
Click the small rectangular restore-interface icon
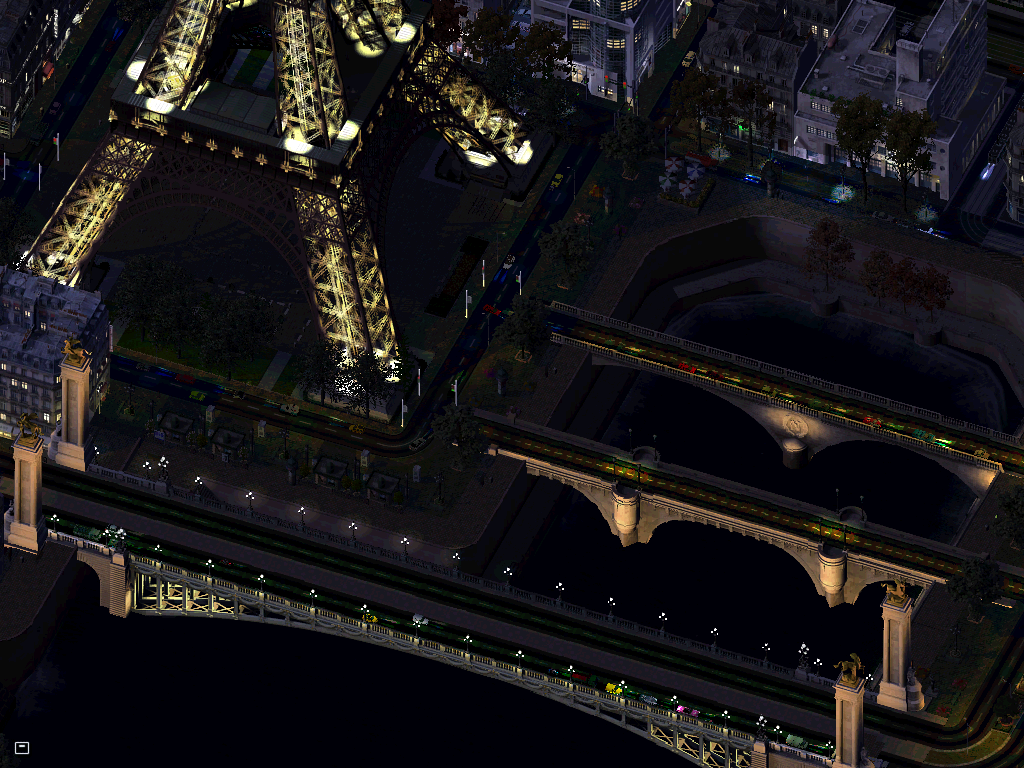pyautogui.click(x=22, y=747)
